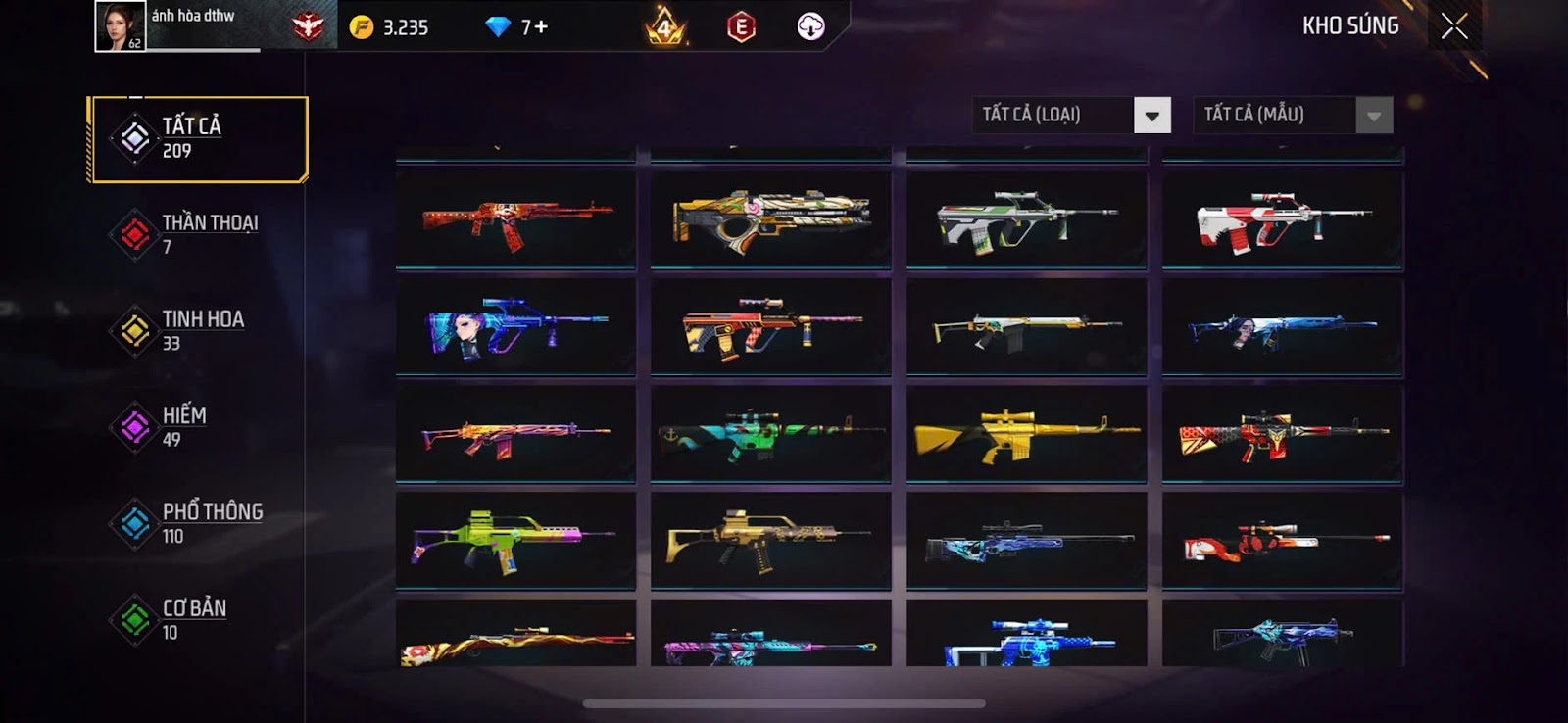Screen dimensions: 1568x723
Task: Select the solid gold rifle skin
Action: pos(1026,434)
